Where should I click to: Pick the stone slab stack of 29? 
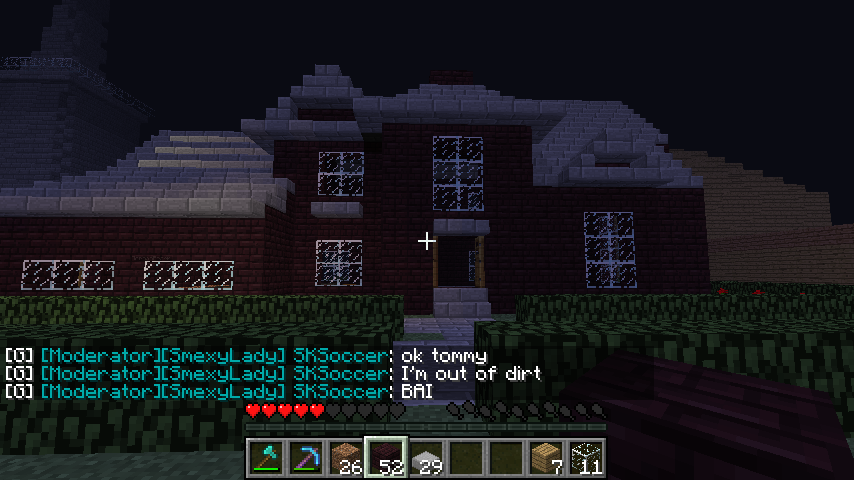coord(425,458)
